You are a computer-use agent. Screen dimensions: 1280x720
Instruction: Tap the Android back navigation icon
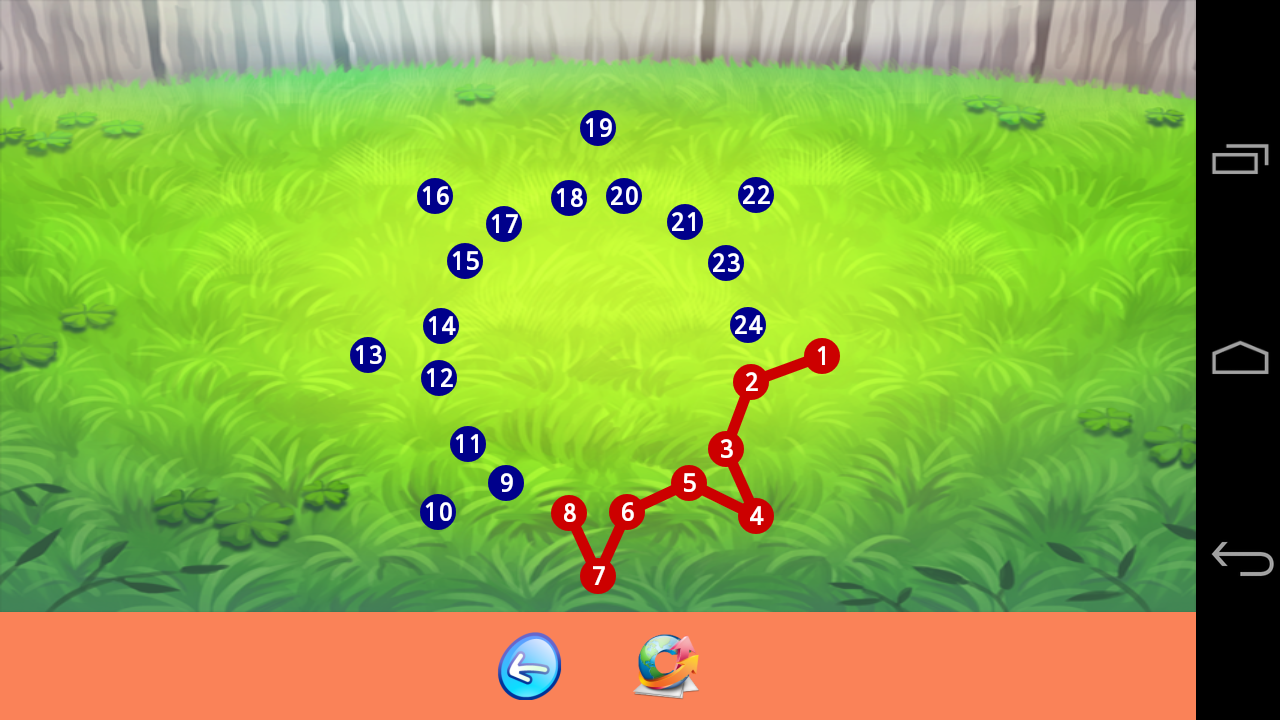[1240, 560]
